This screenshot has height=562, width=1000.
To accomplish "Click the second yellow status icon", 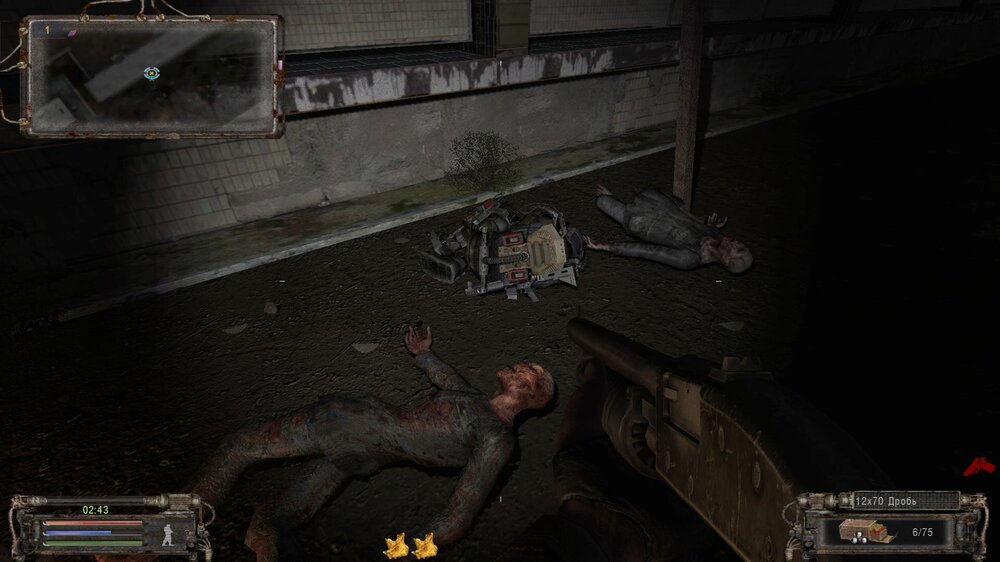I will [x=425, y=545].
